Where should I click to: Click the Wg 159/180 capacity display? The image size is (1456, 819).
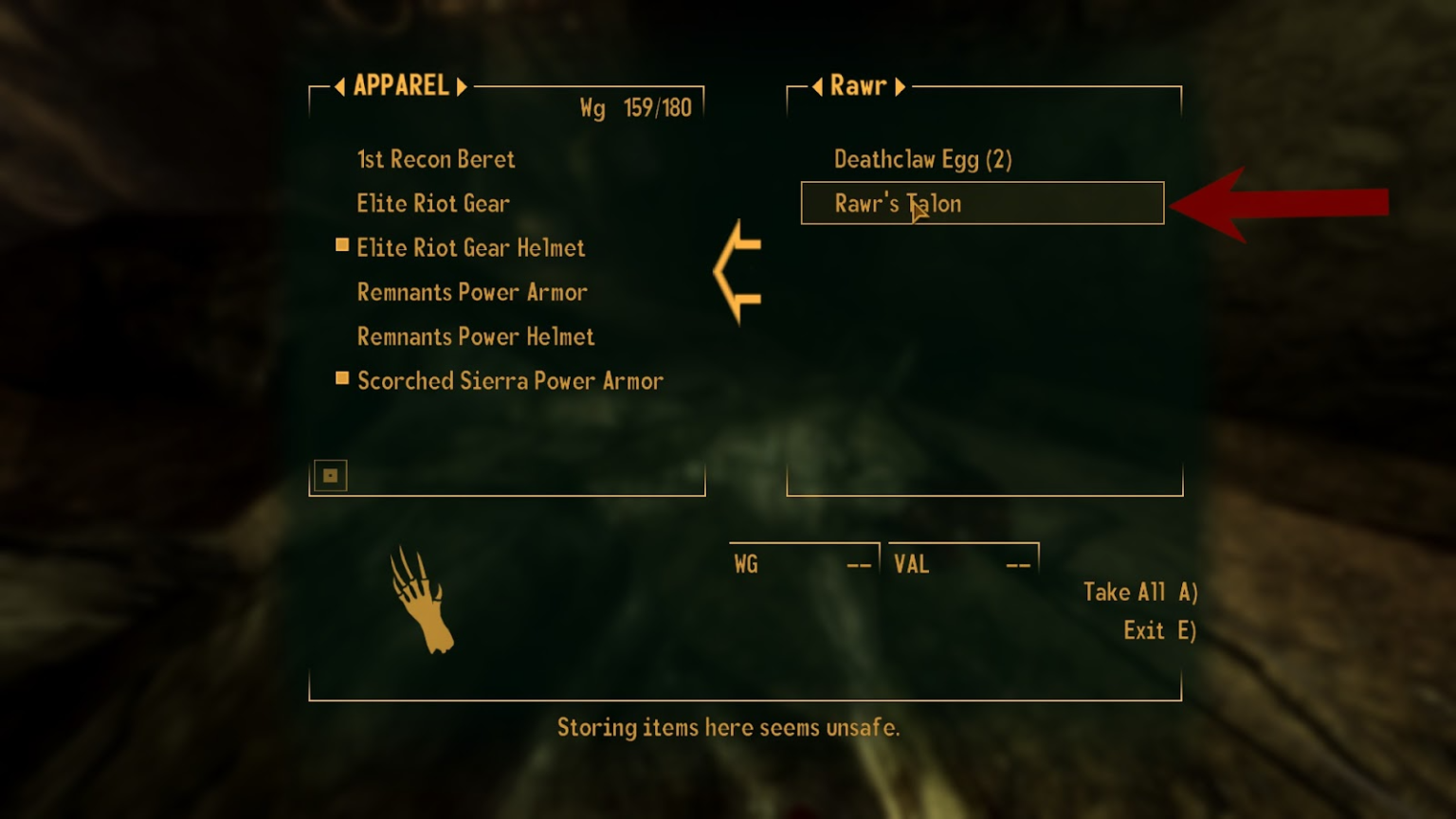click(637, 108)
